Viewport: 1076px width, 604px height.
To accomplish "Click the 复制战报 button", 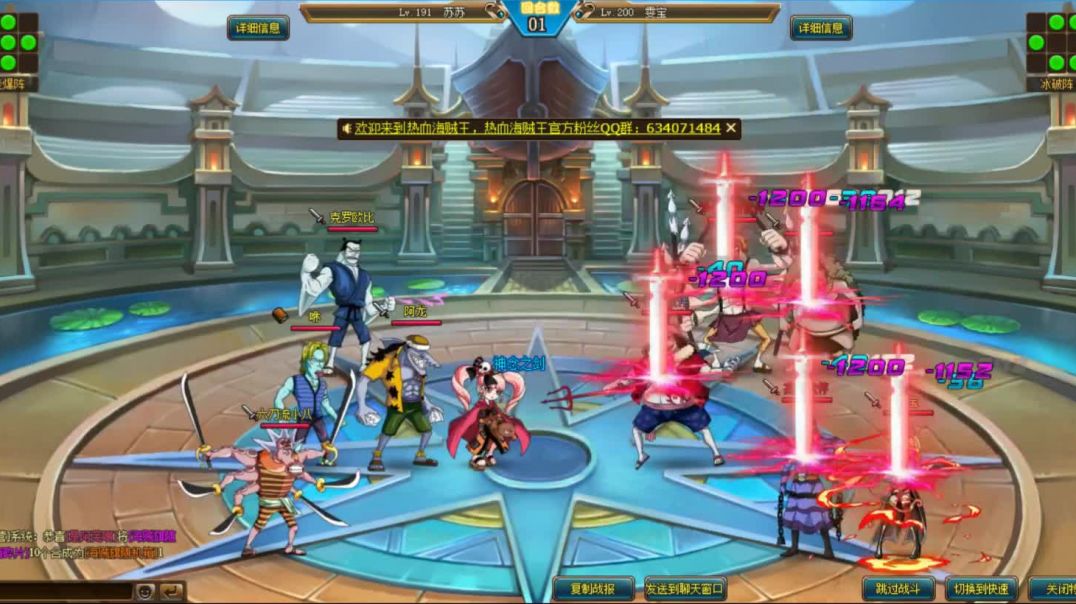I will tap(593, 589).
